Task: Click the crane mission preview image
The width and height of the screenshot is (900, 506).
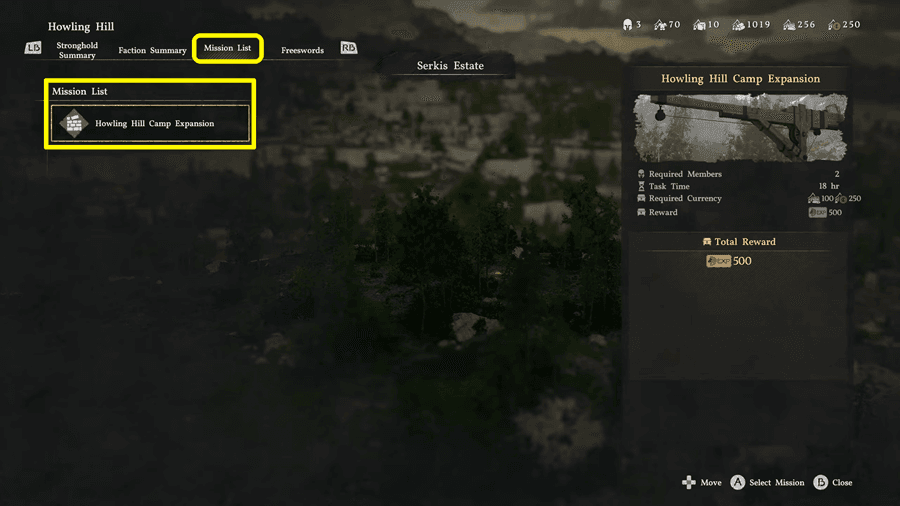Action: tap(741, 127)
